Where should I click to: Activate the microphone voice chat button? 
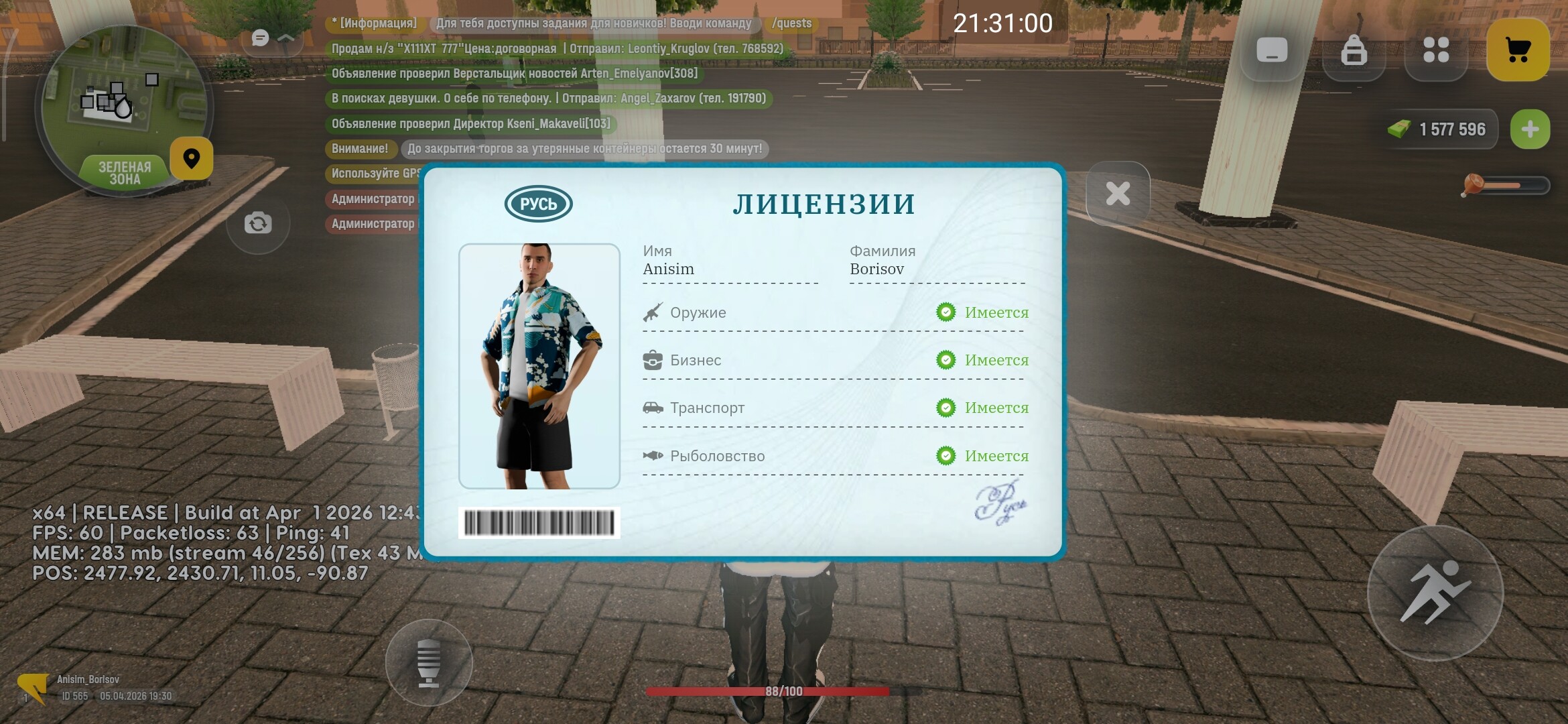429,662
